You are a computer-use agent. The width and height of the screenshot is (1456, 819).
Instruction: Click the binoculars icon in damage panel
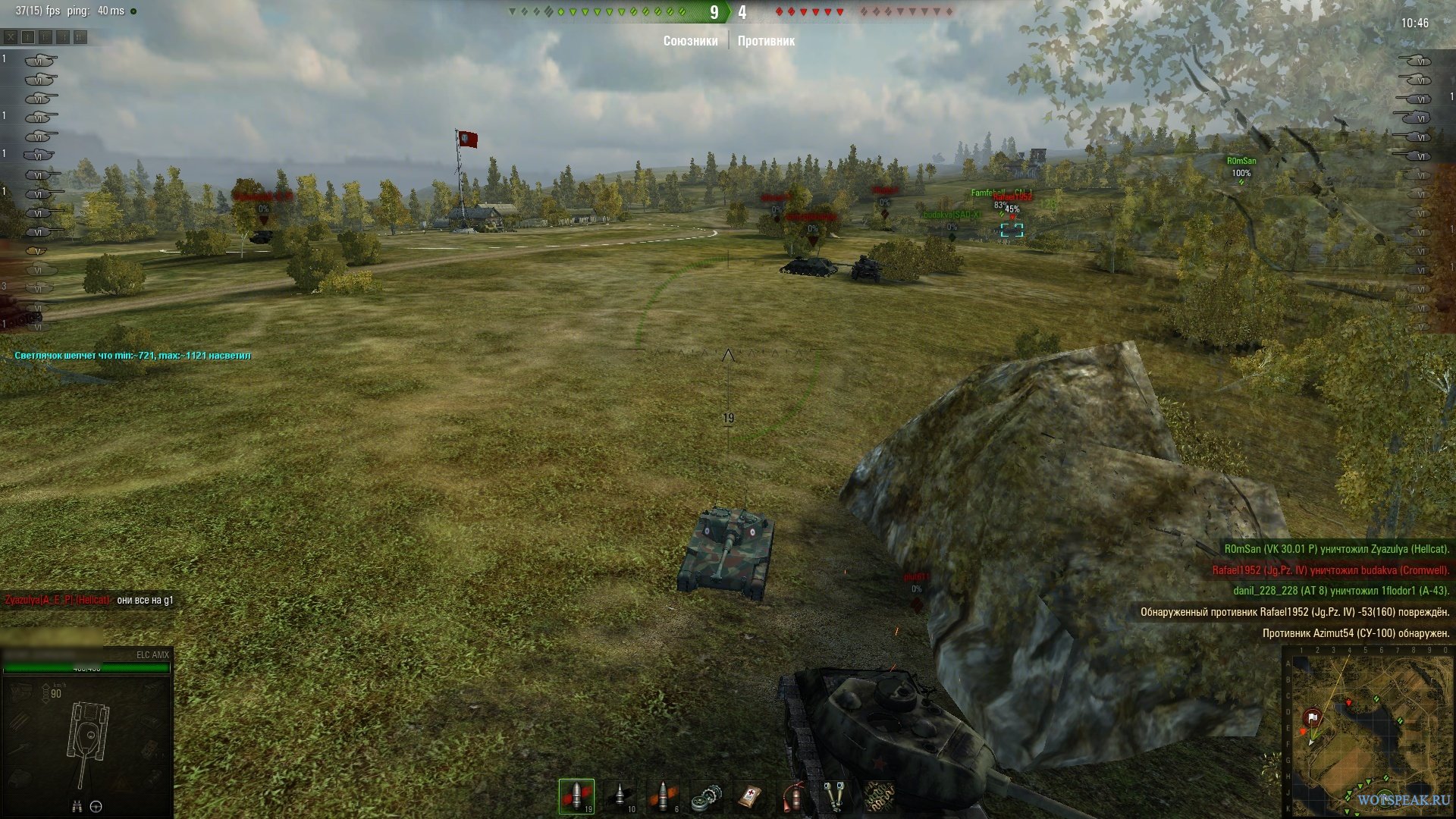(77, 807)
